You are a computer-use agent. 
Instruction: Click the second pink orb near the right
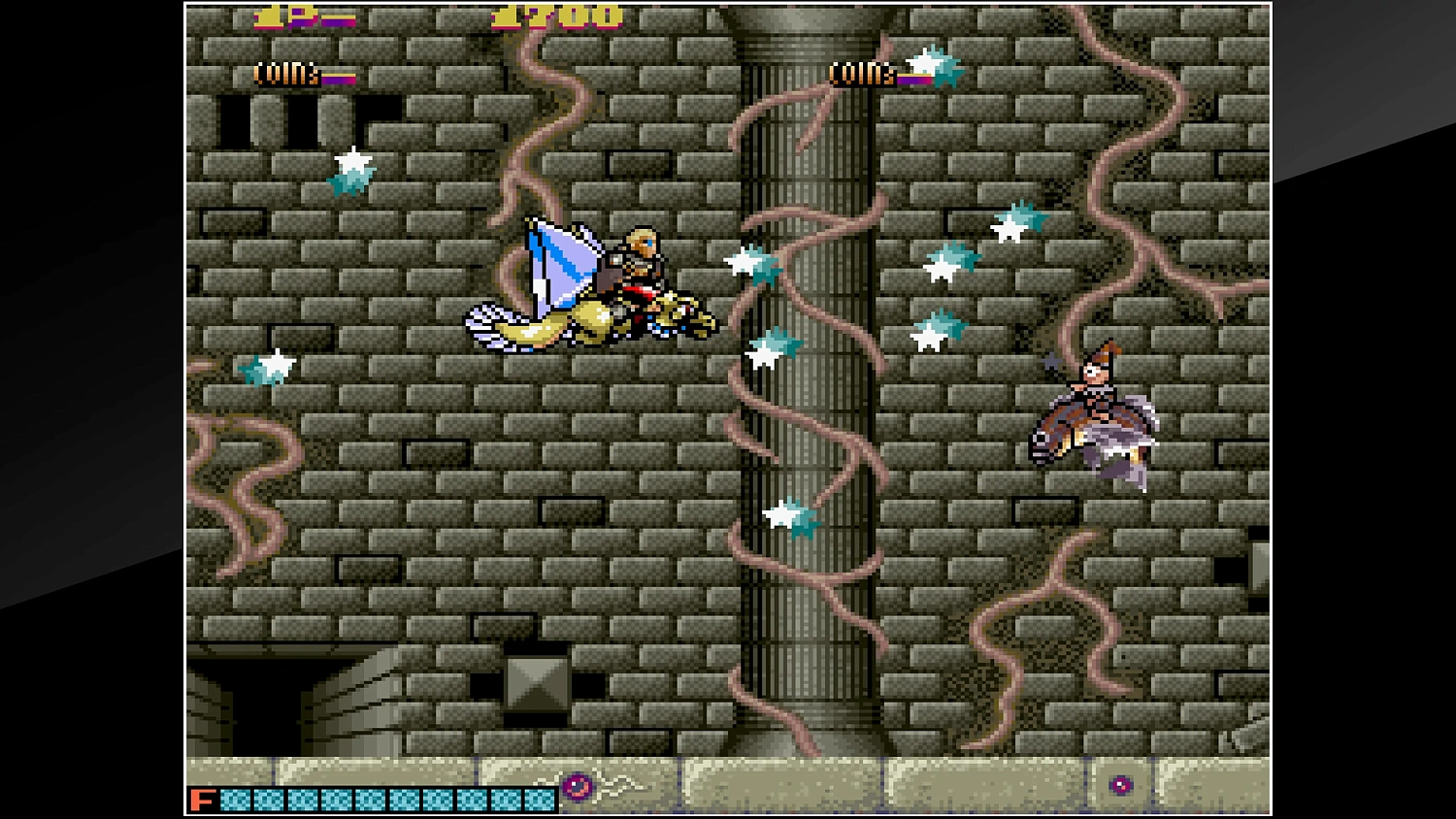pos(1122,786)
